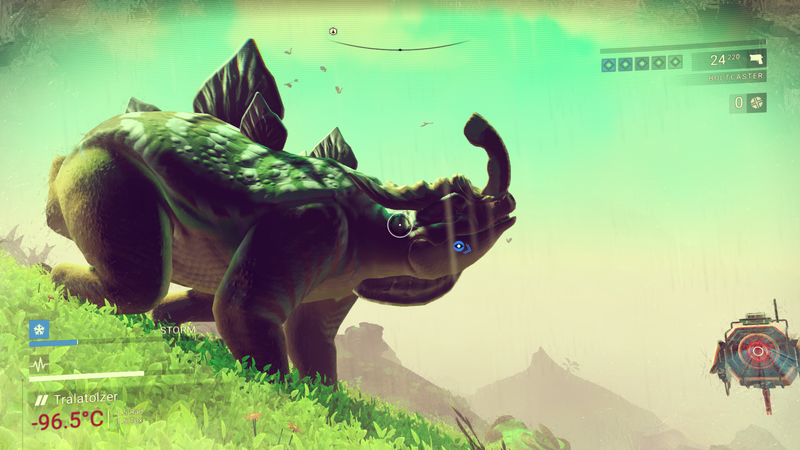
Task: Click the compass arc at the top
Action: (x=400, y=46)
